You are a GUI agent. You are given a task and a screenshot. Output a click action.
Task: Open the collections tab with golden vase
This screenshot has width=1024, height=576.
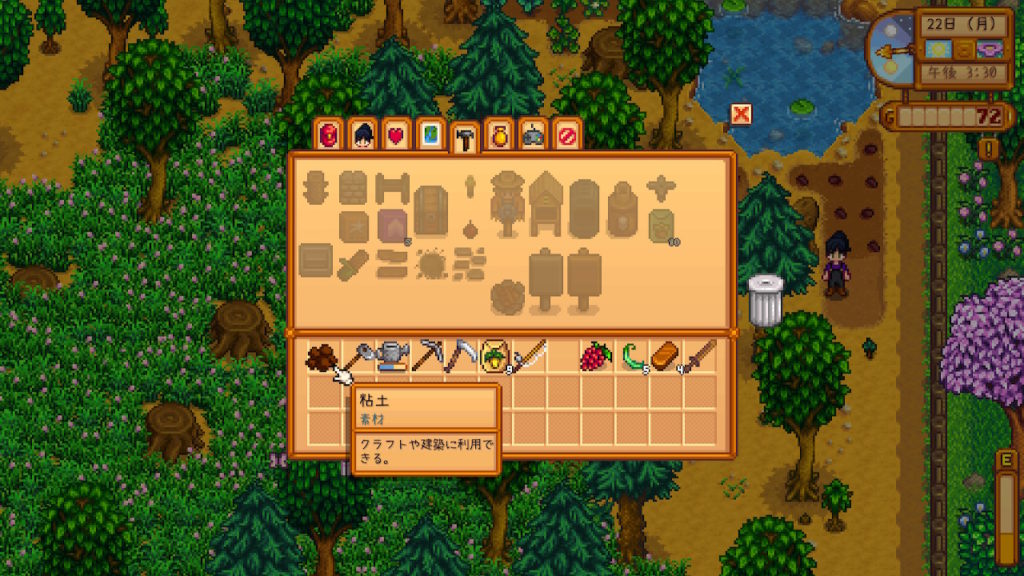(x=498, y=135)
